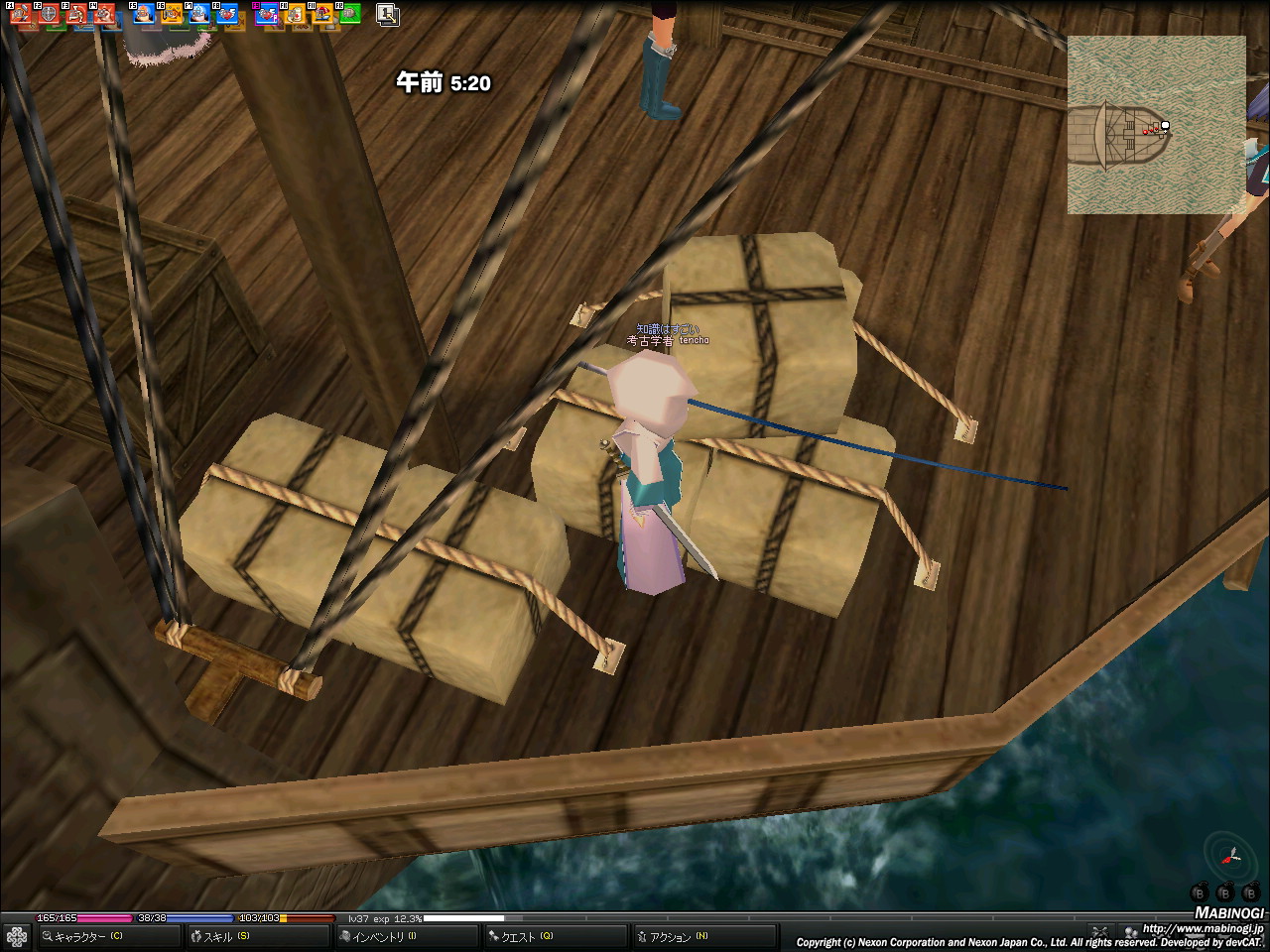The image size is (1270, 952).
Task: Click the Celtic knot main menu button
Action: pyautogui.click(x=17, y=936)
